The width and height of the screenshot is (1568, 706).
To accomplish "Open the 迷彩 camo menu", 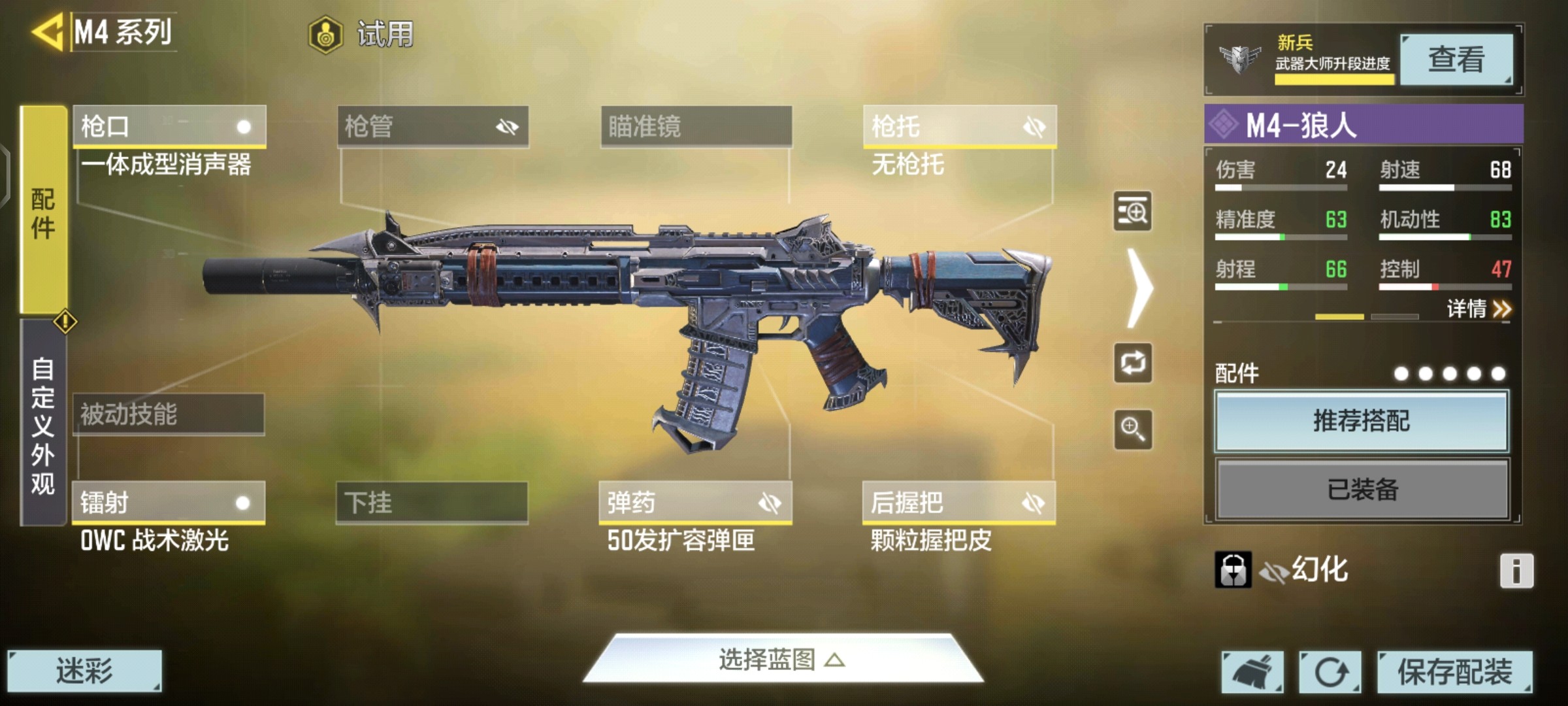I will point(84,671).
